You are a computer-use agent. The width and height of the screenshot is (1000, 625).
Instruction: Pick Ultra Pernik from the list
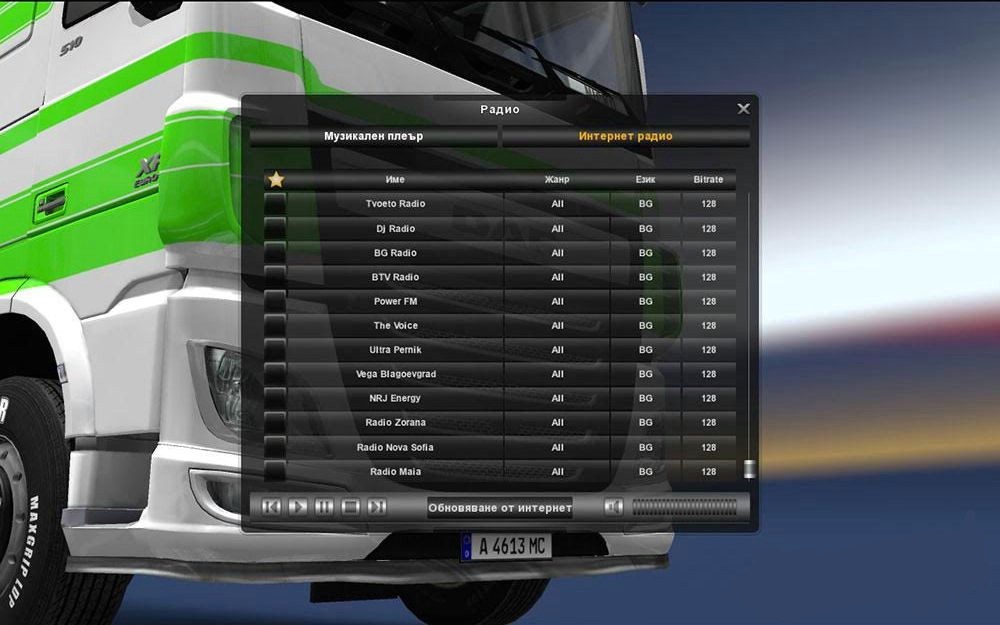(395, 350)
